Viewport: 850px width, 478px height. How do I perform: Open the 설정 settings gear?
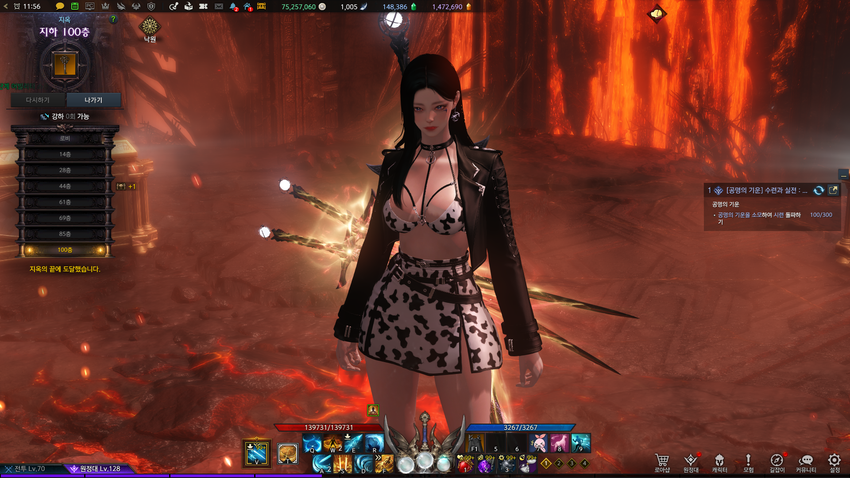pyautogui.click(x=835, y=460)
